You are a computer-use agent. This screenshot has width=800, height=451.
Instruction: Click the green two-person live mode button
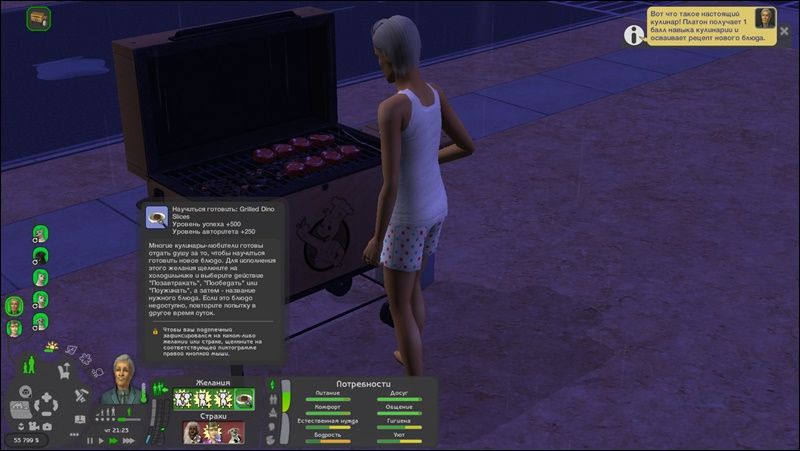[28, 366]
